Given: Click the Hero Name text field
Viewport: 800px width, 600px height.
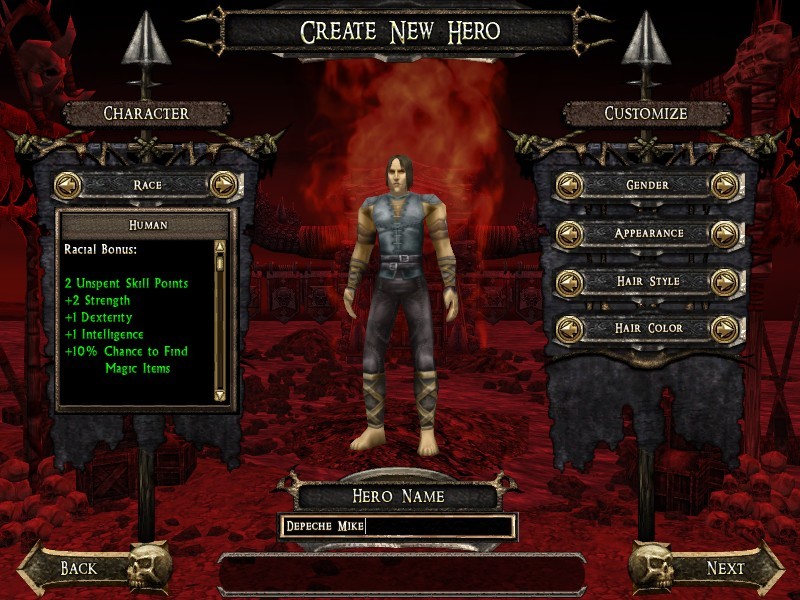Looking at the screenshot, I should (x=398, y=526).
